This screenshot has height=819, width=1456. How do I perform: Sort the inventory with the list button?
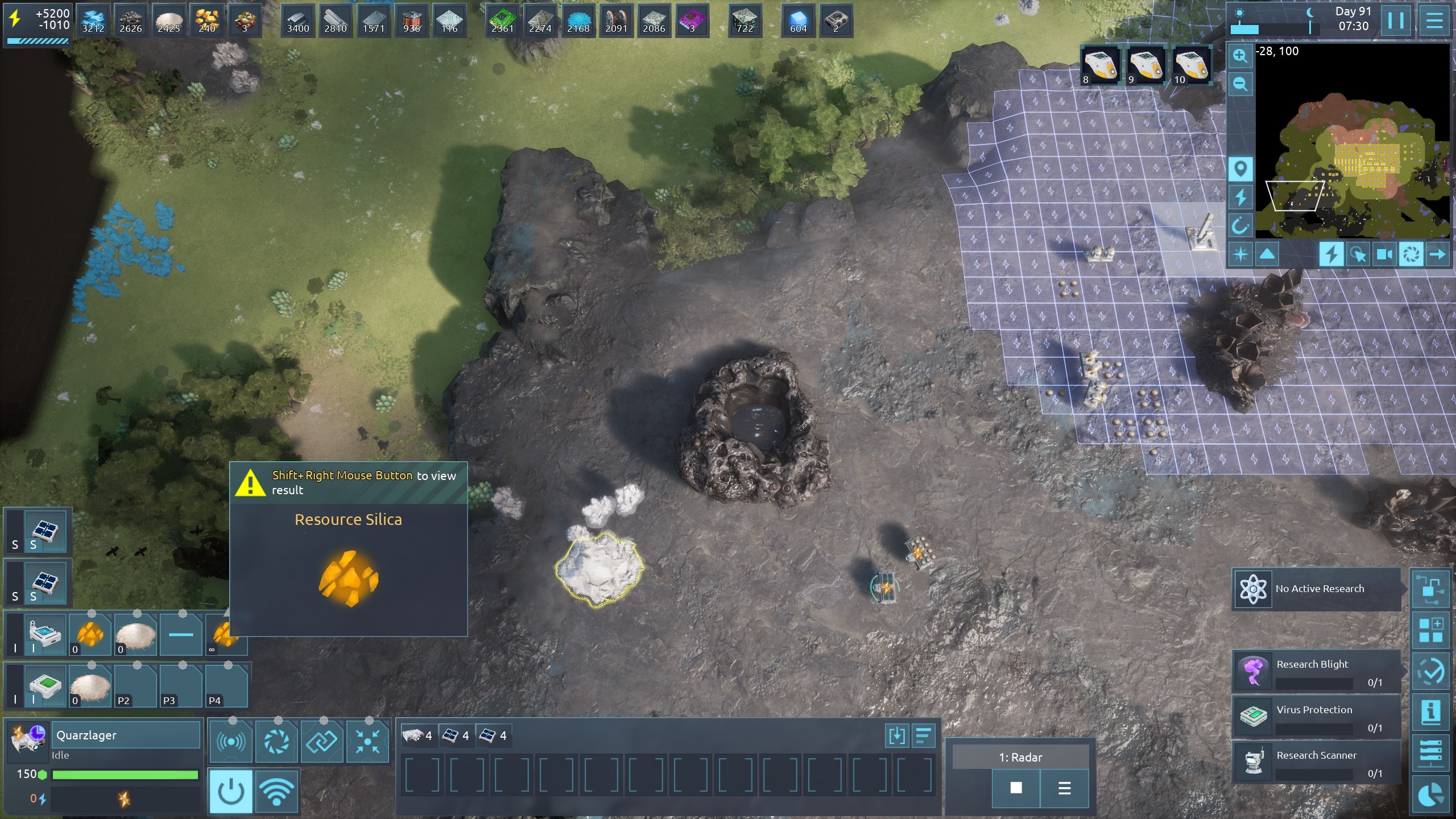(924, 735)
